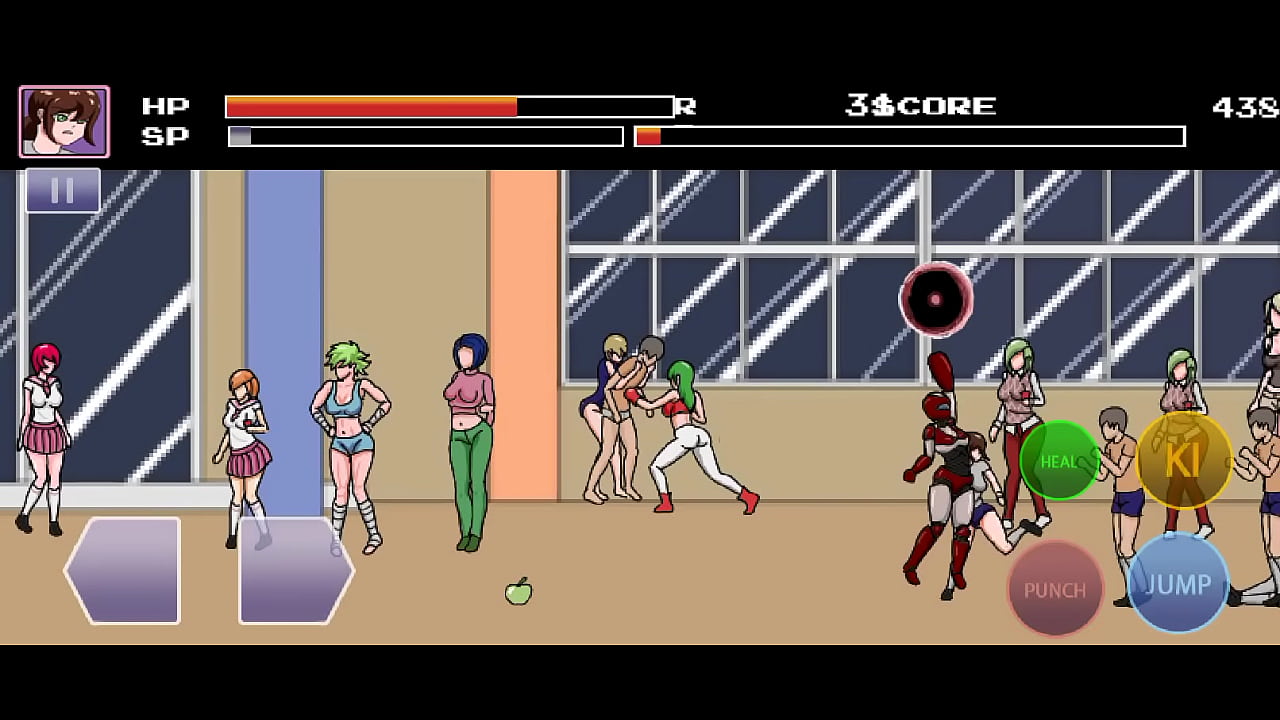The height and width of the screenshot is (720, 1280).
Task: Tap the left arrow movement button
Action: click(x=124, y=571)
